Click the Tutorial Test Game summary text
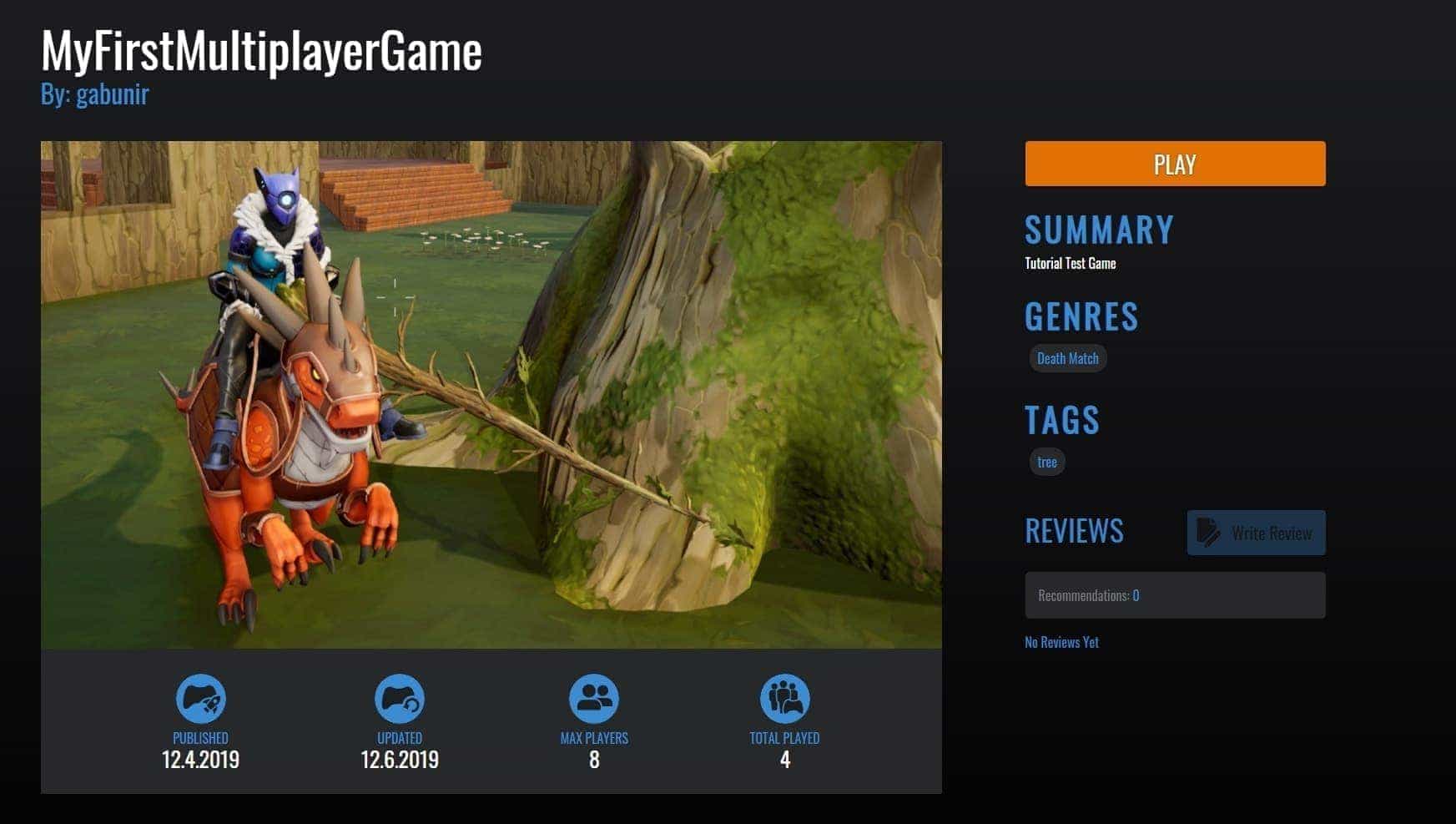This screenshot has height=824, width=1456. click(x=1070, y=263)
